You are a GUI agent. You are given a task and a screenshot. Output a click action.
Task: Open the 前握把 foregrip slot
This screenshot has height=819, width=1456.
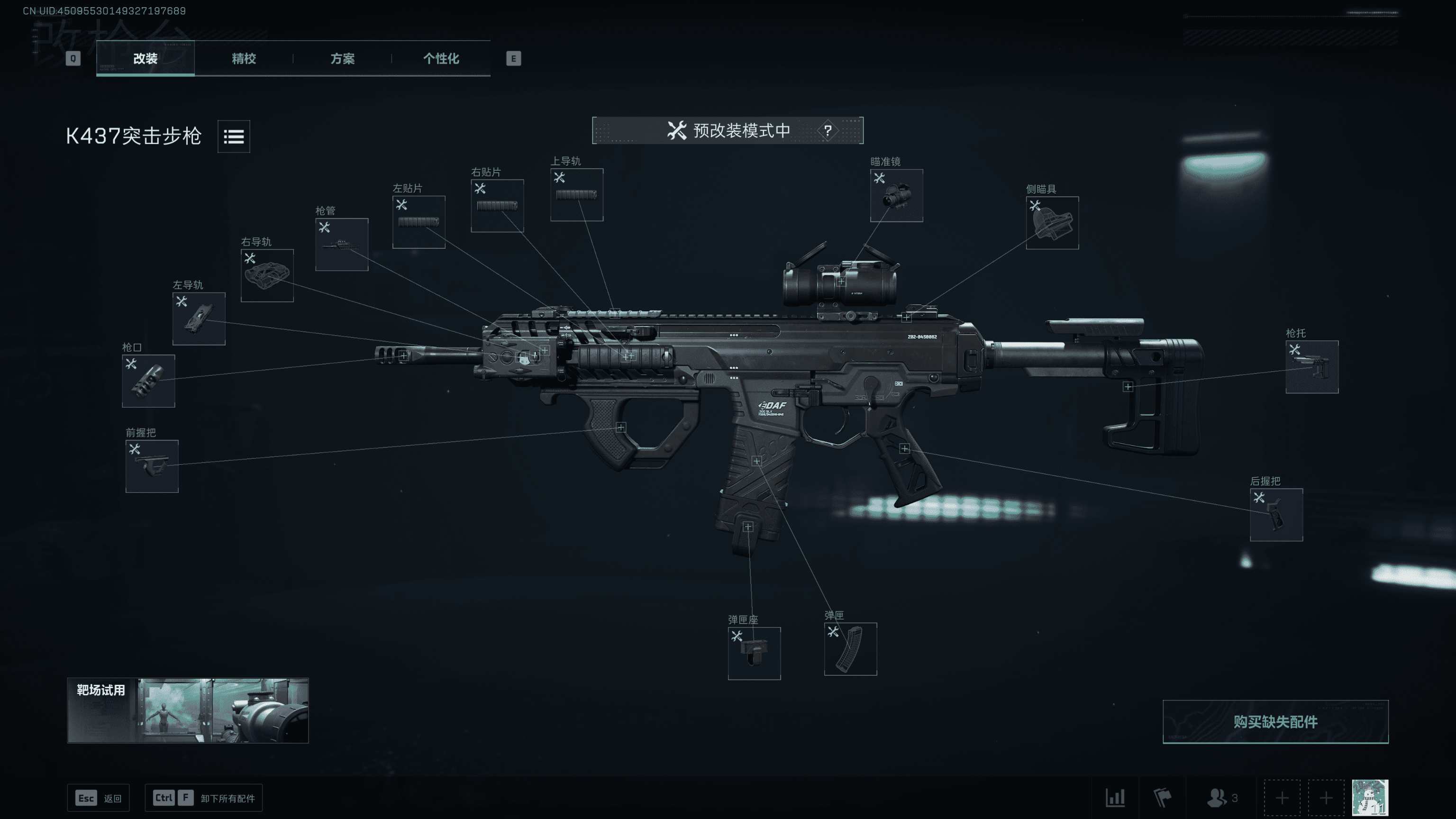pyautogui.click(x=152, y=466)
